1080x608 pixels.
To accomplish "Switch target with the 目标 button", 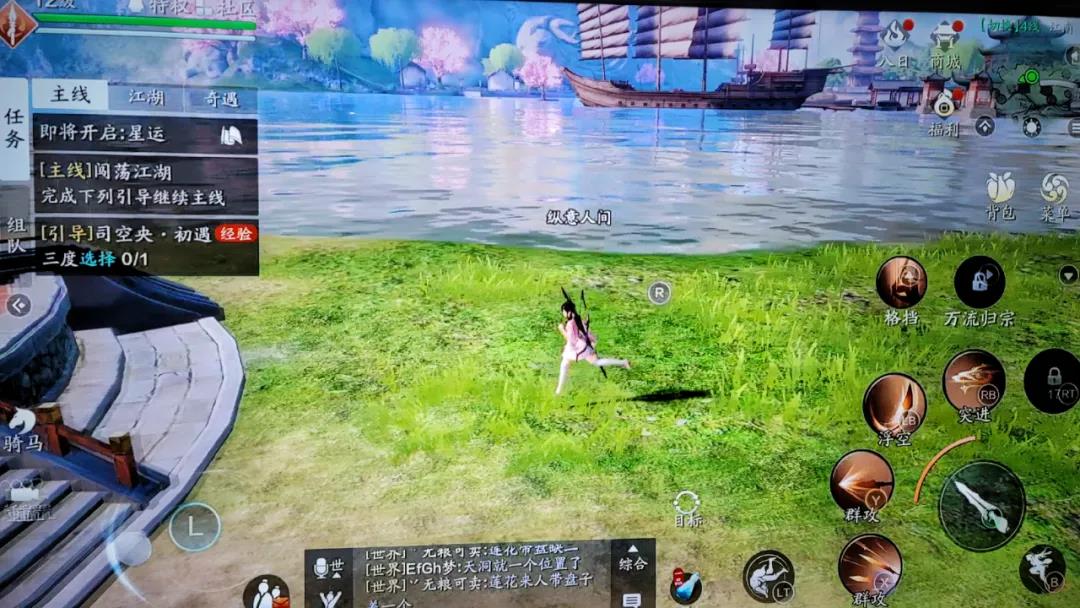I will click(x=687, y=508).
